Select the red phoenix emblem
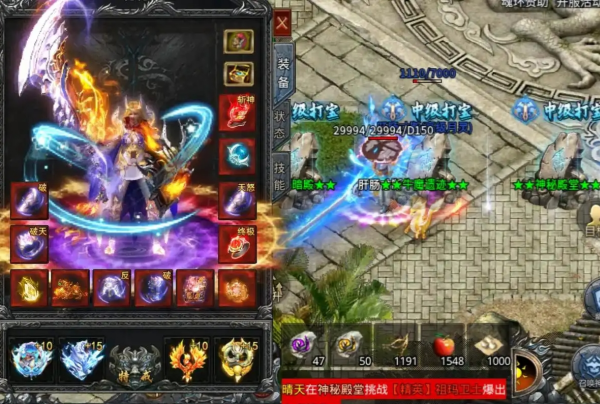The image size is (600, 404). click(x=186, y=359)
